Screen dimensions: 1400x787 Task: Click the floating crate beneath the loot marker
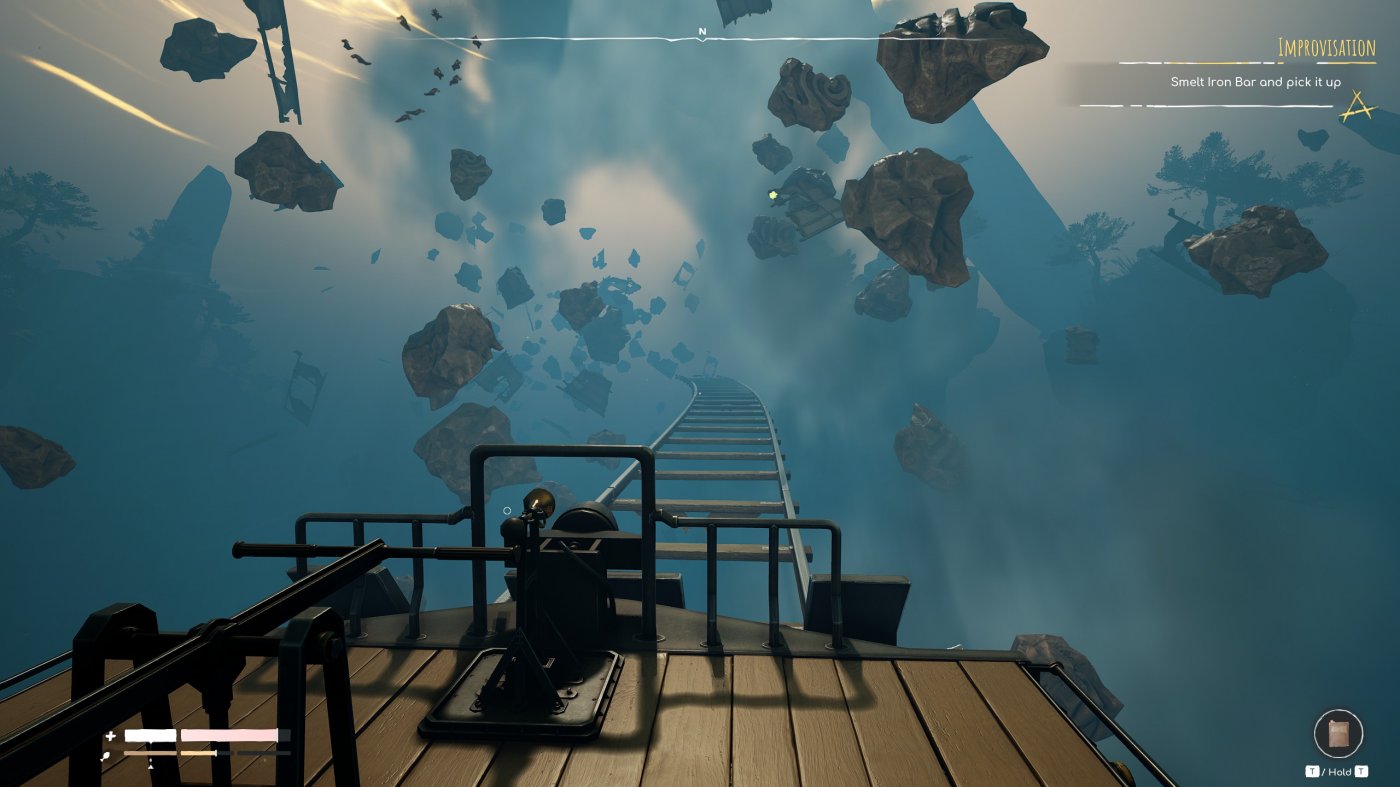pos(808,213)
